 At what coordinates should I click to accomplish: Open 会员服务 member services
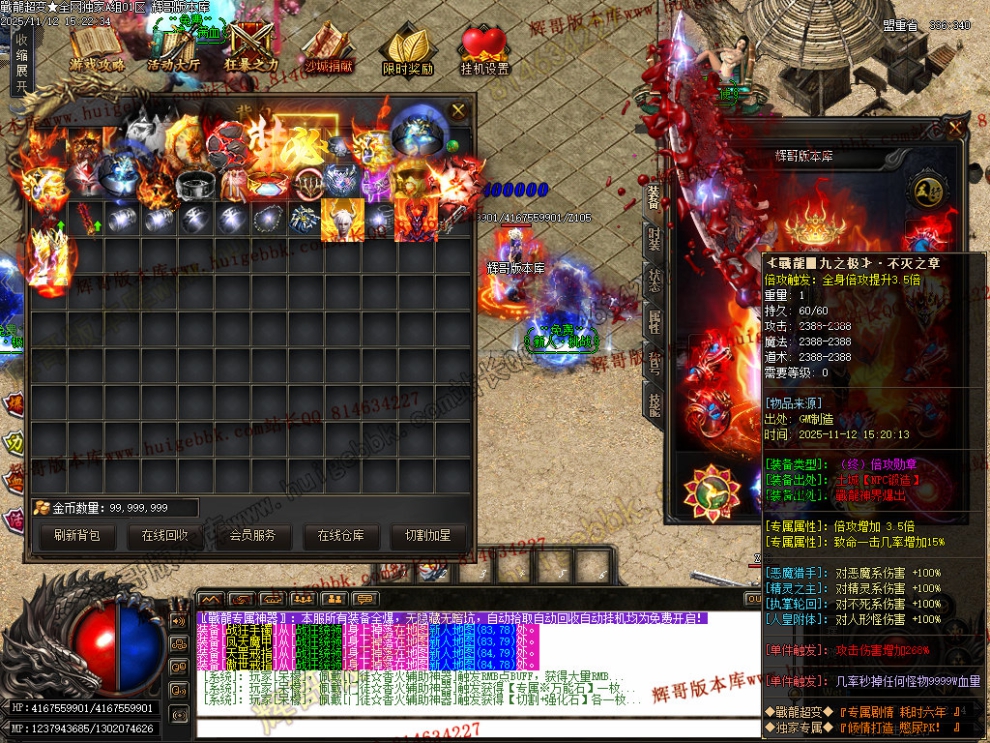[x=253, y=536]
